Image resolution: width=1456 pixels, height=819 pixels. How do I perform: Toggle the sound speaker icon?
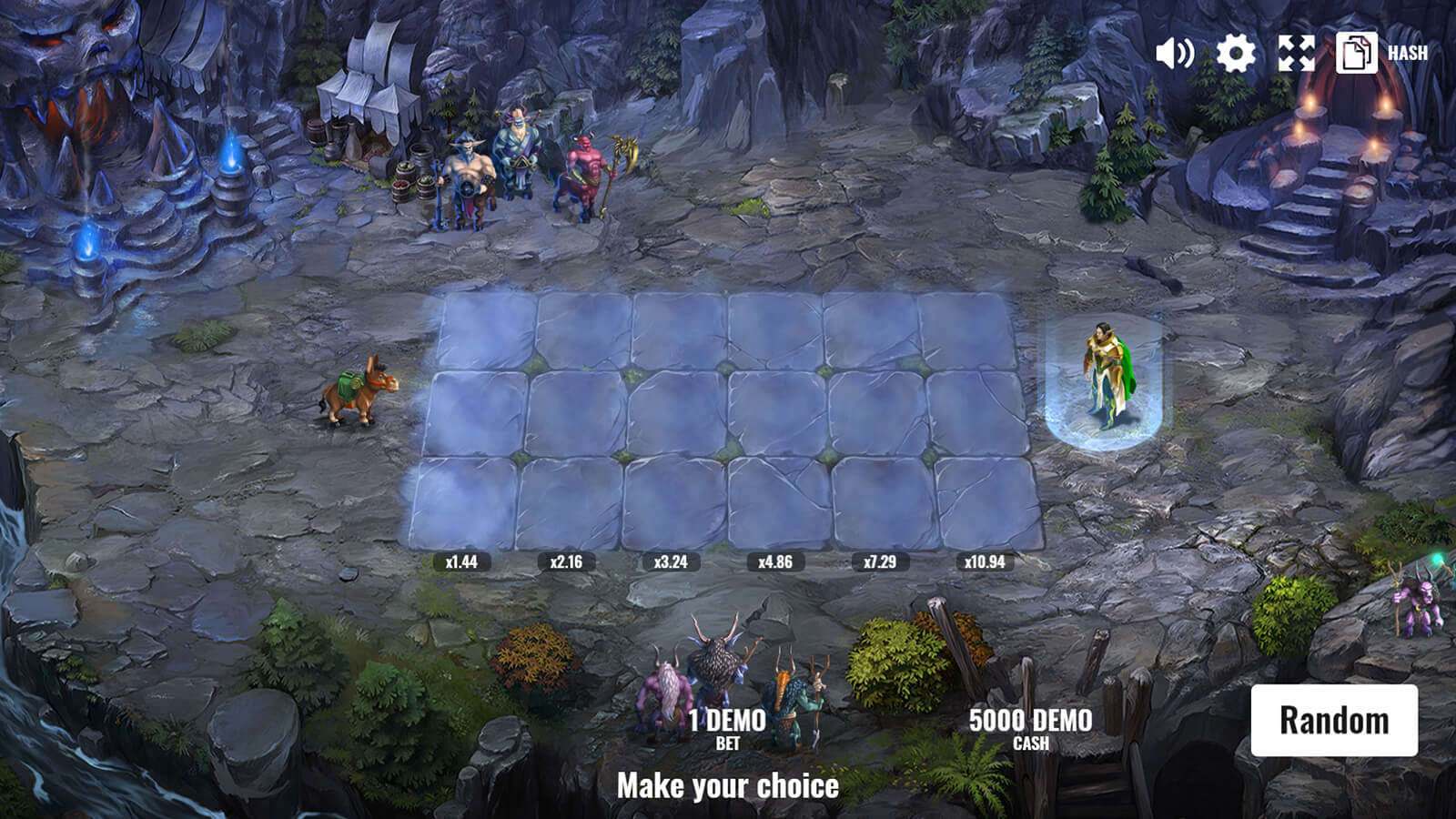click(1174, 53)
